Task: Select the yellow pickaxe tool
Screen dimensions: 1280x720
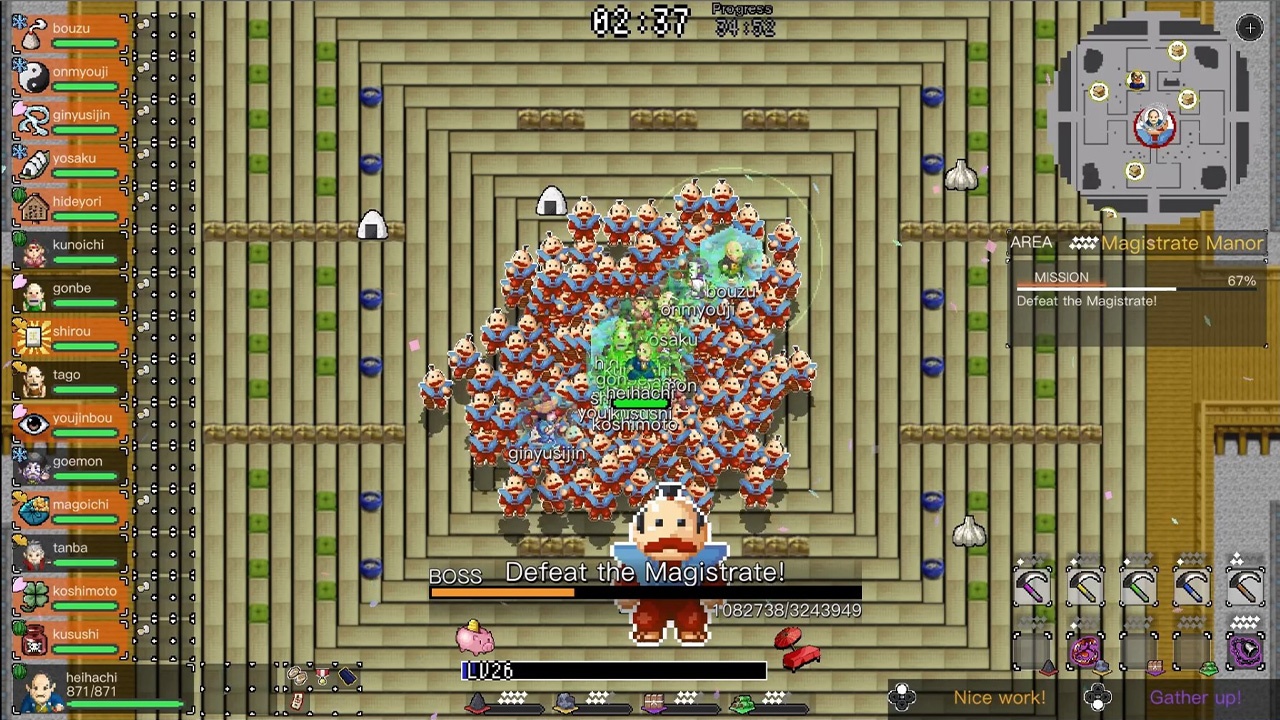Action: 1086,586
